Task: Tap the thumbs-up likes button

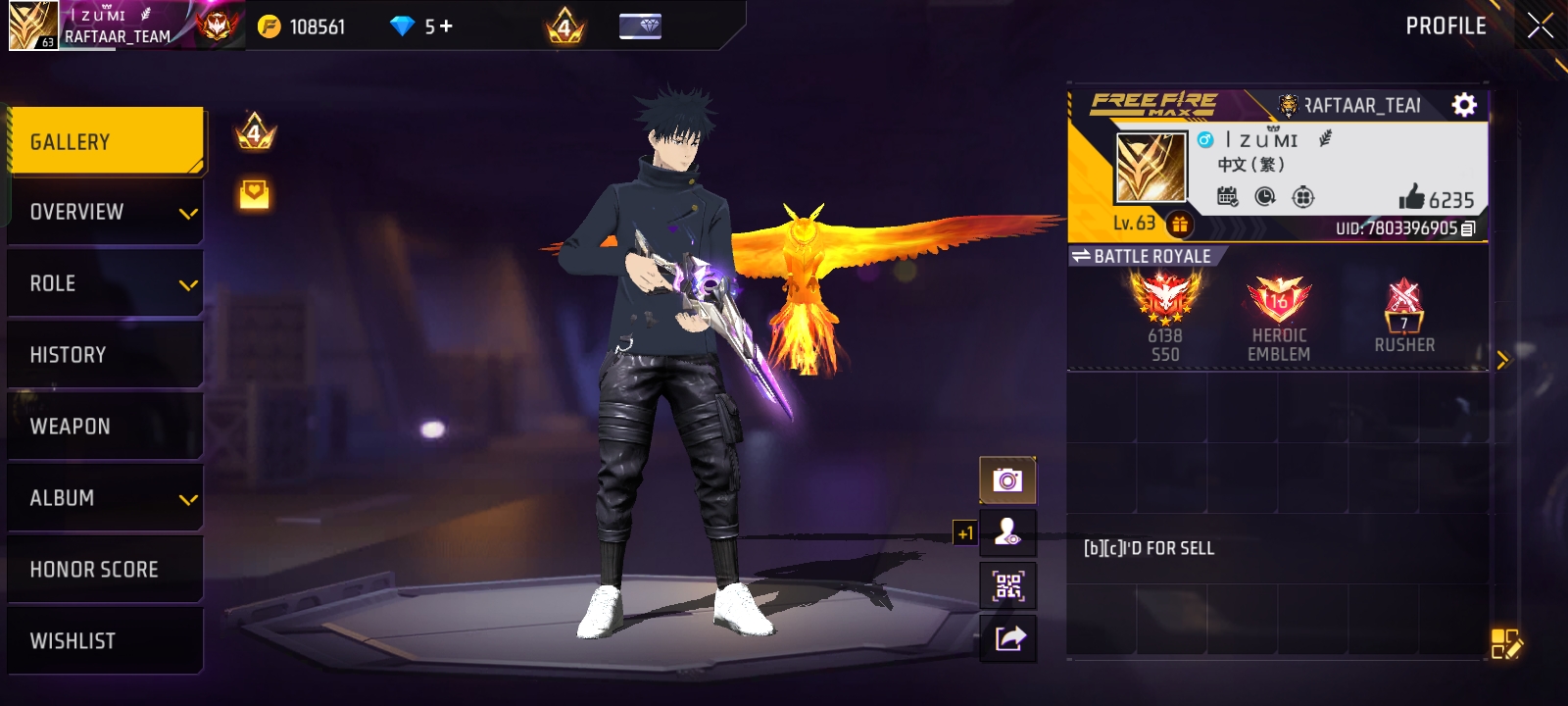Action: 1412,197
